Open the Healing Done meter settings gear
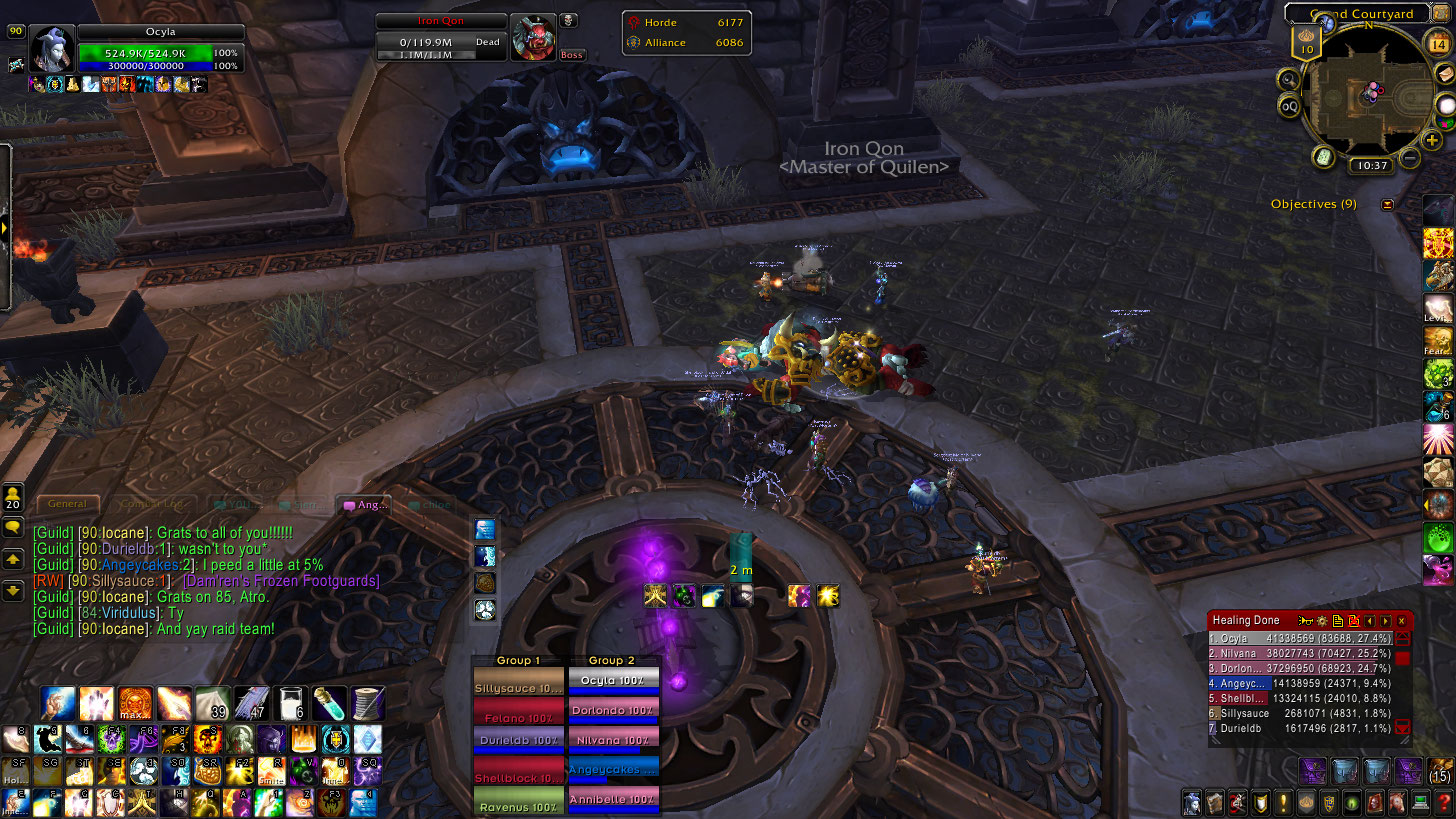1456x819 pixels. pyautogui.click(x=1321, y=621)
